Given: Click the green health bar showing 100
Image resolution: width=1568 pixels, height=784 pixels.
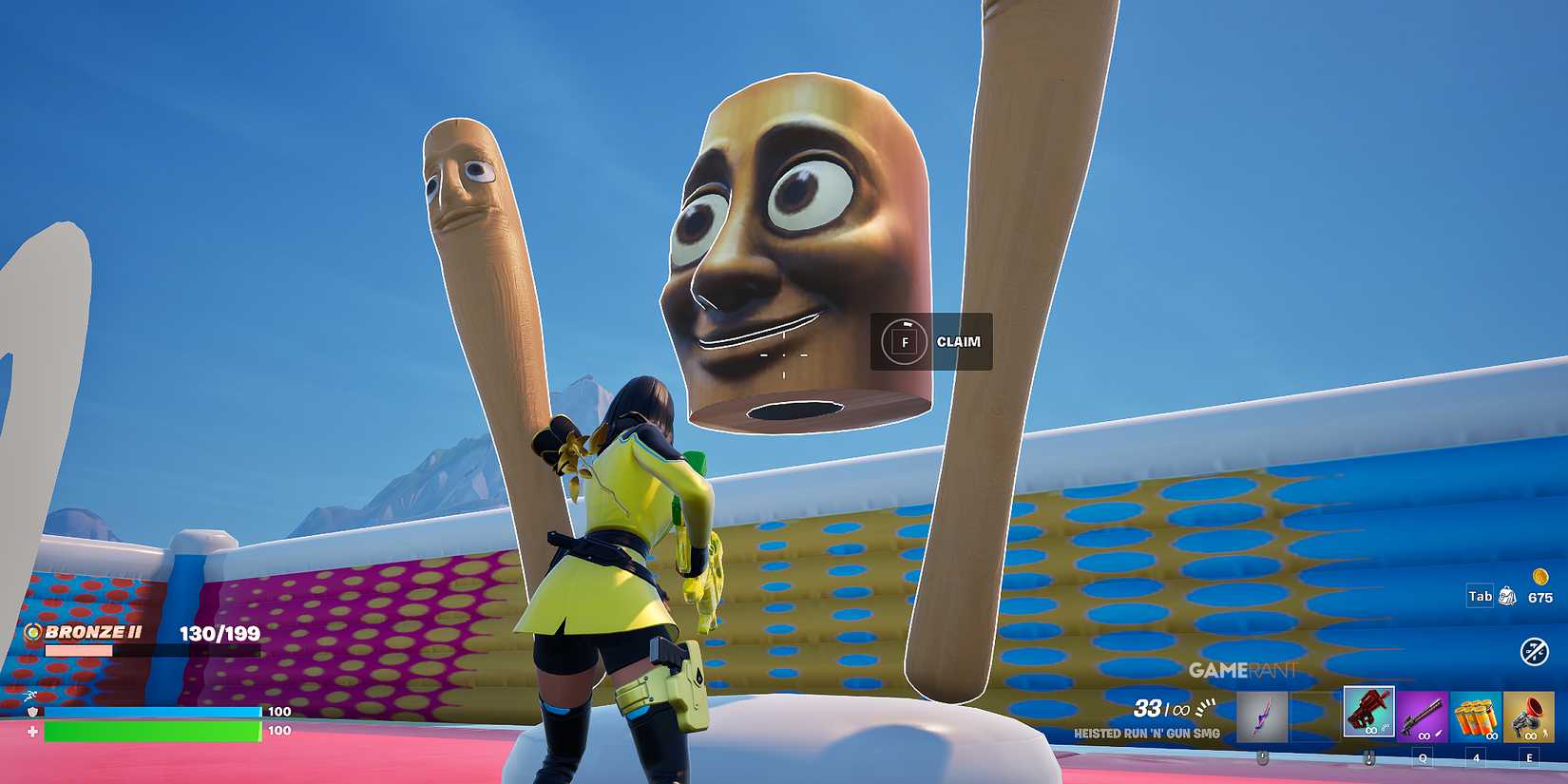Looking at the screenshot, I should 152,733.
